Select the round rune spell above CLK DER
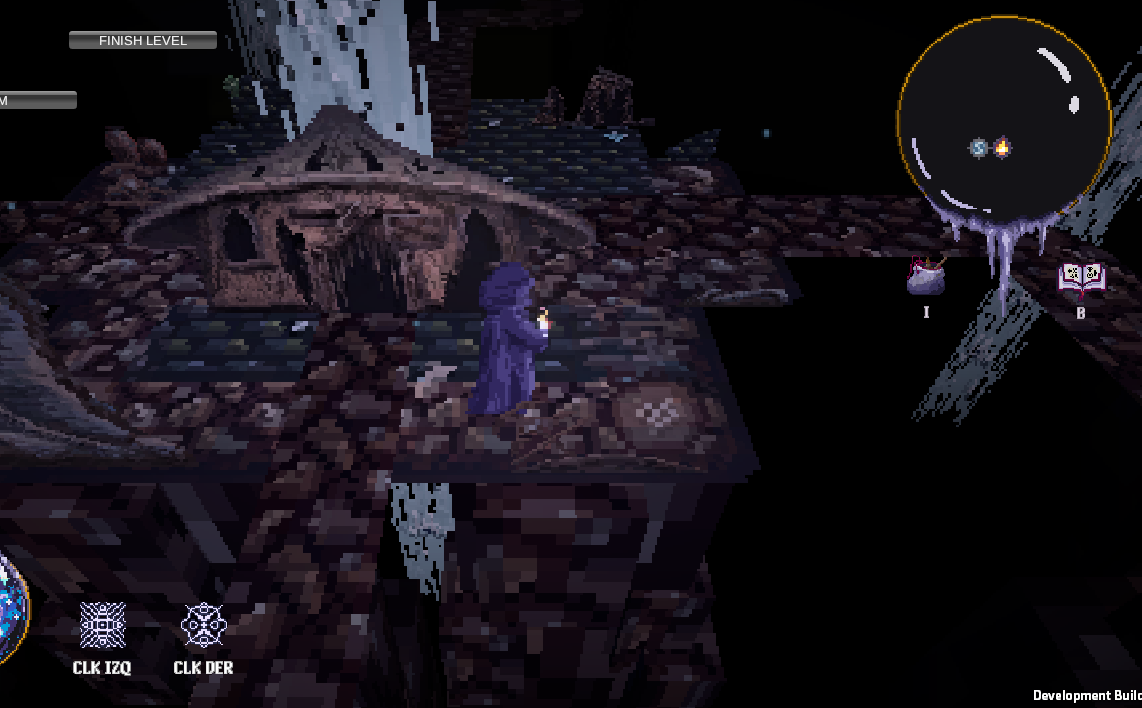The width and height of the screenshot is (1142, 708). click(204, 625)
